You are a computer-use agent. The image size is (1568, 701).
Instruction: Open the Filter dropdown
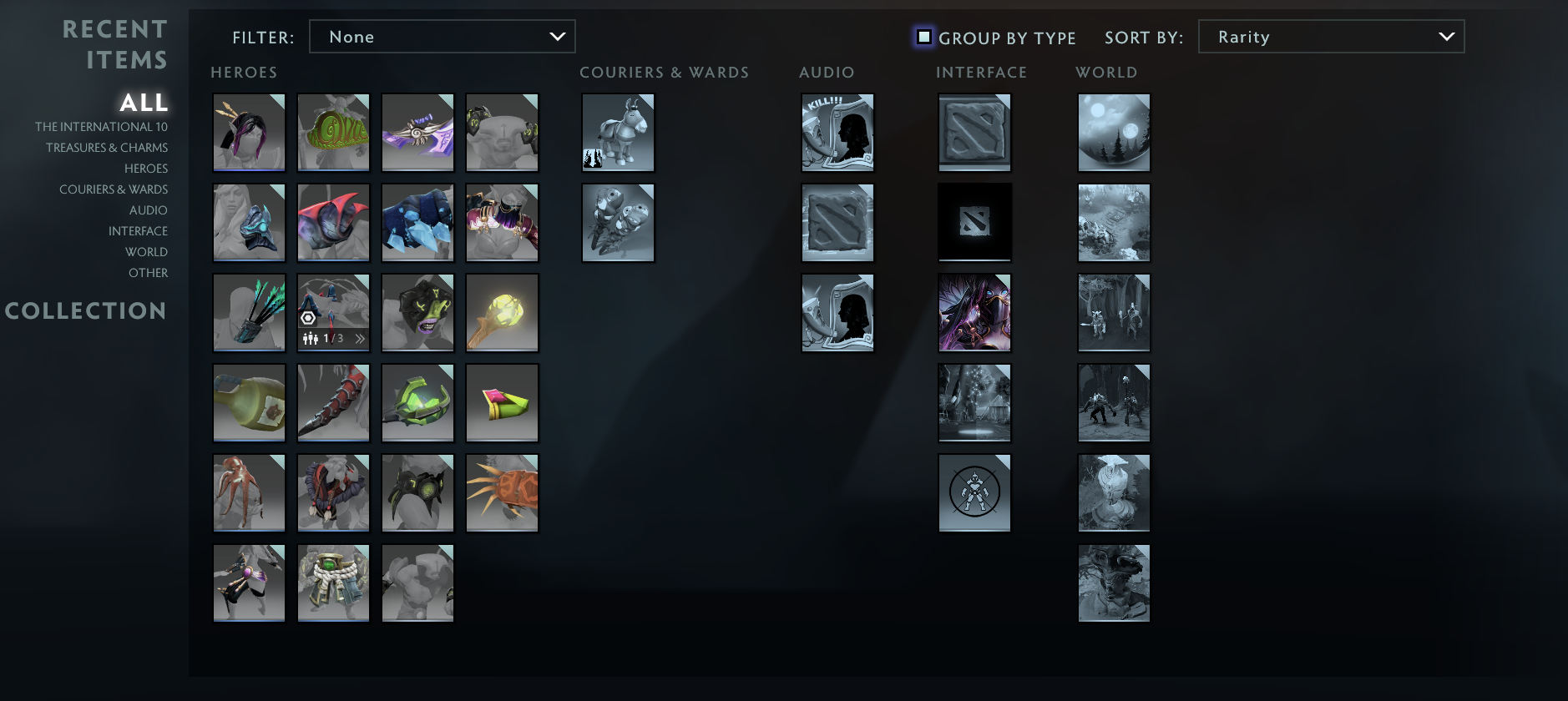(x=442, y=36)
